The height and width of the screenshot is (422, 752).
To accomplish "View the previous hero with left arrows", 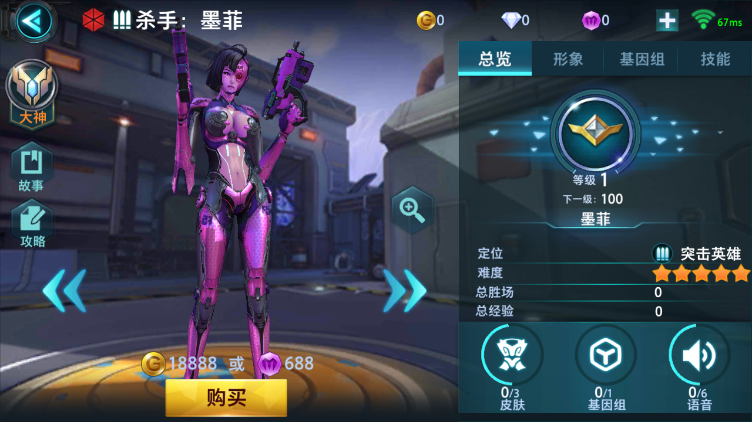I will (x=63, y=290).
